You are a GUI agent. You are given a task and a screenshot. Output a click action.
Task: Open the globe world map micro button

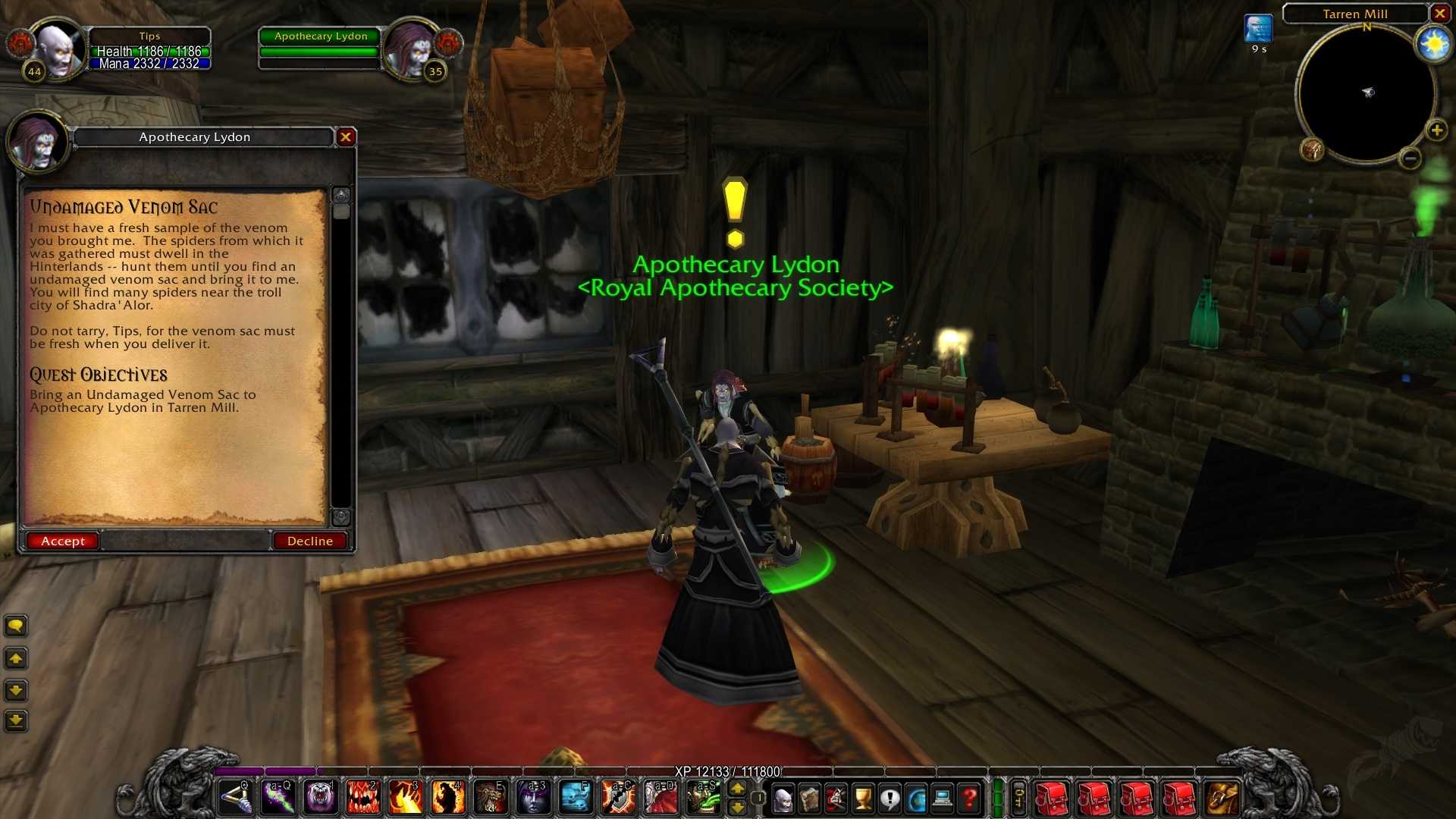916,799
